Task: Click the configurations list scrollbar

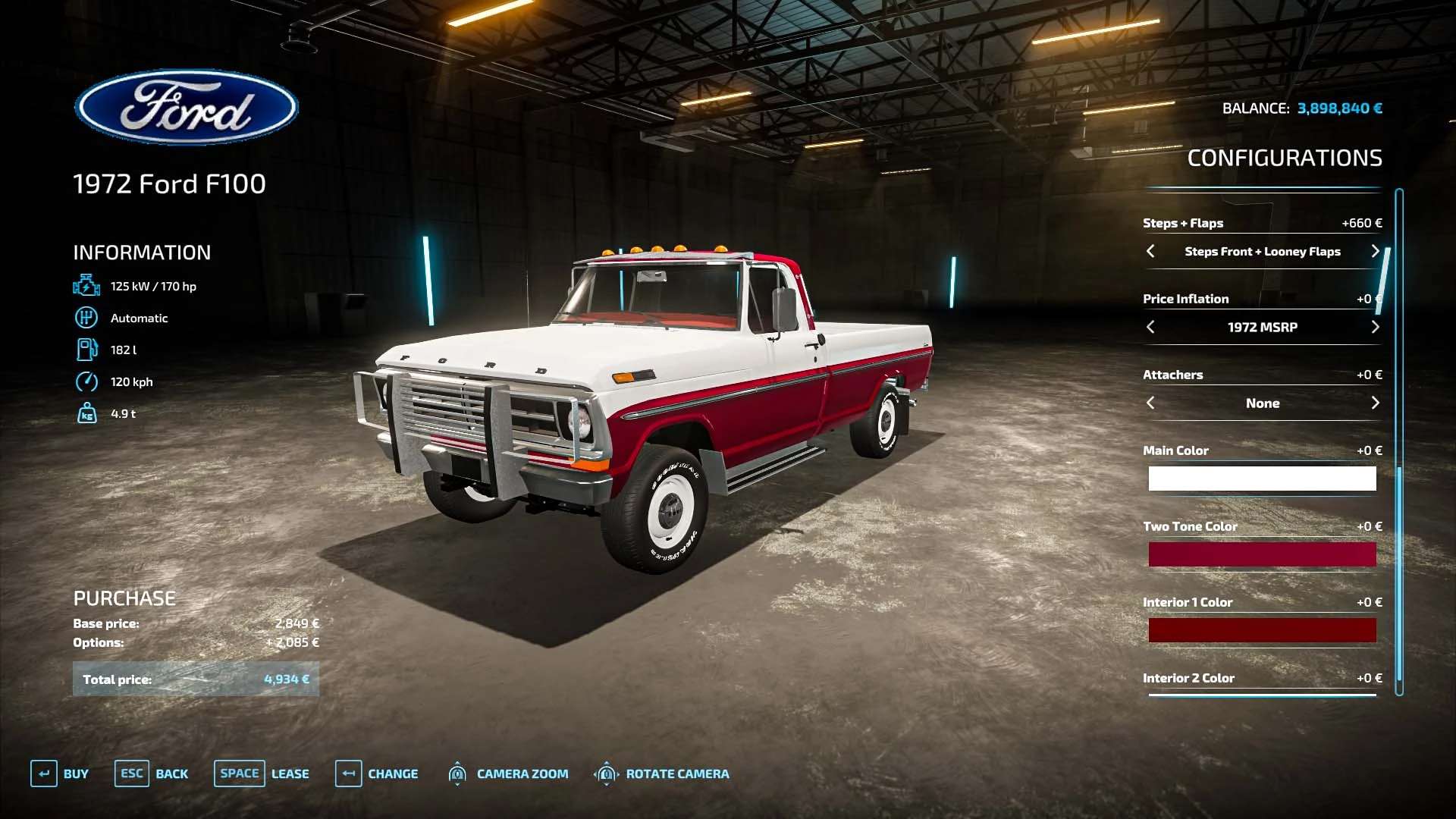Action: pos(1399,440)
